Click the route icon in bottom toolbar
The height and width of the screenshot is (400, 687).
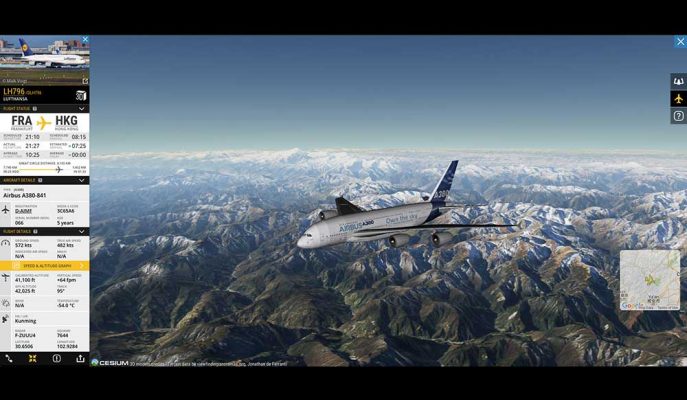(9, 358)
